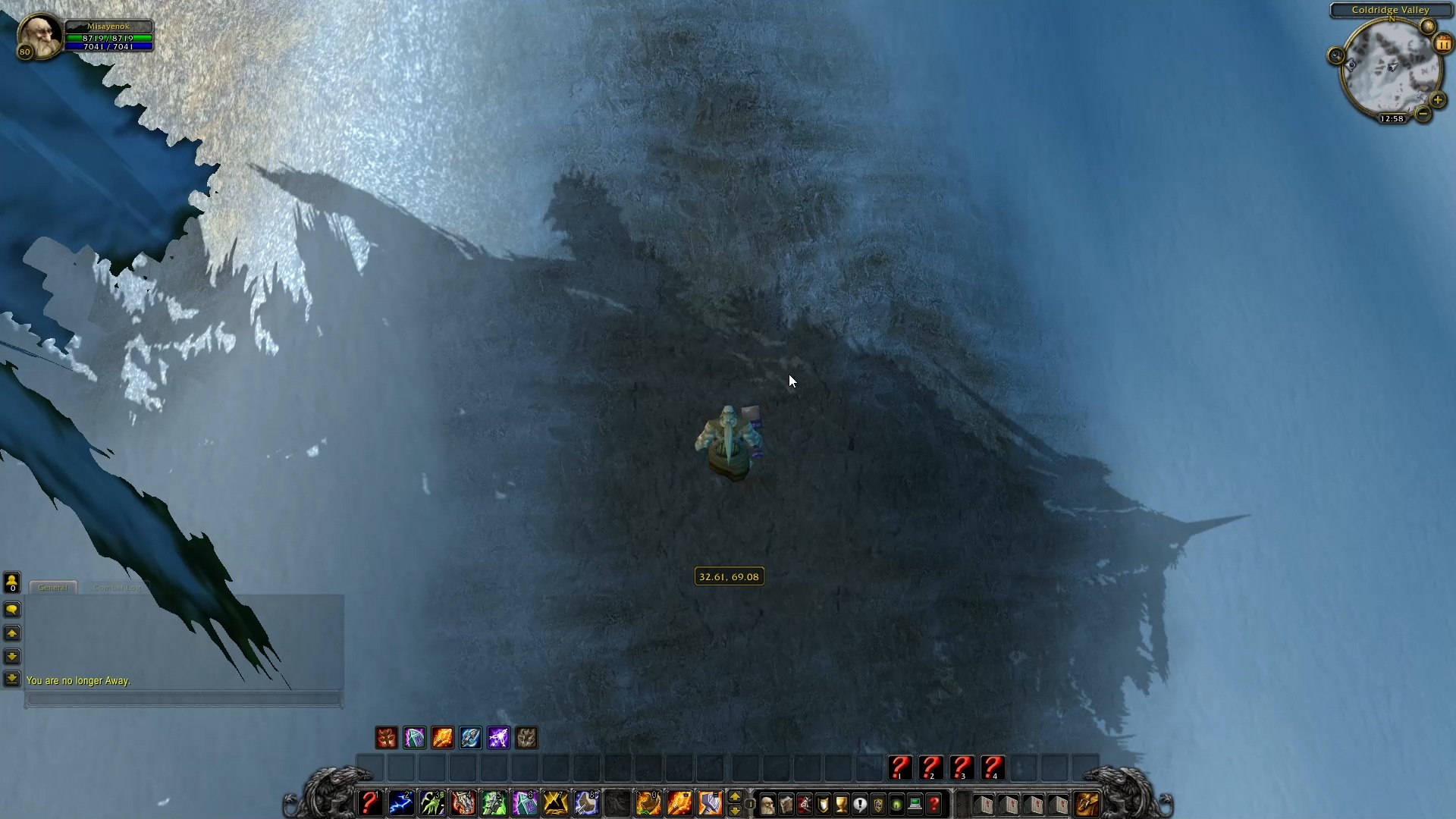Page up the action bar with the up arrow

(x=735, y=797)
